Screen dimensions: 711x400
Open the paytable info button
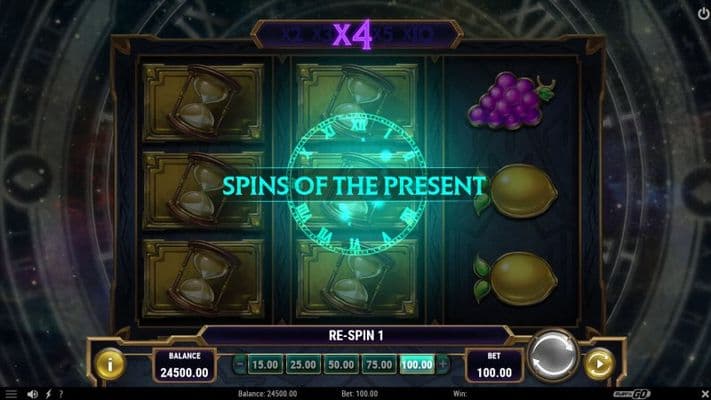coord(110,364)
